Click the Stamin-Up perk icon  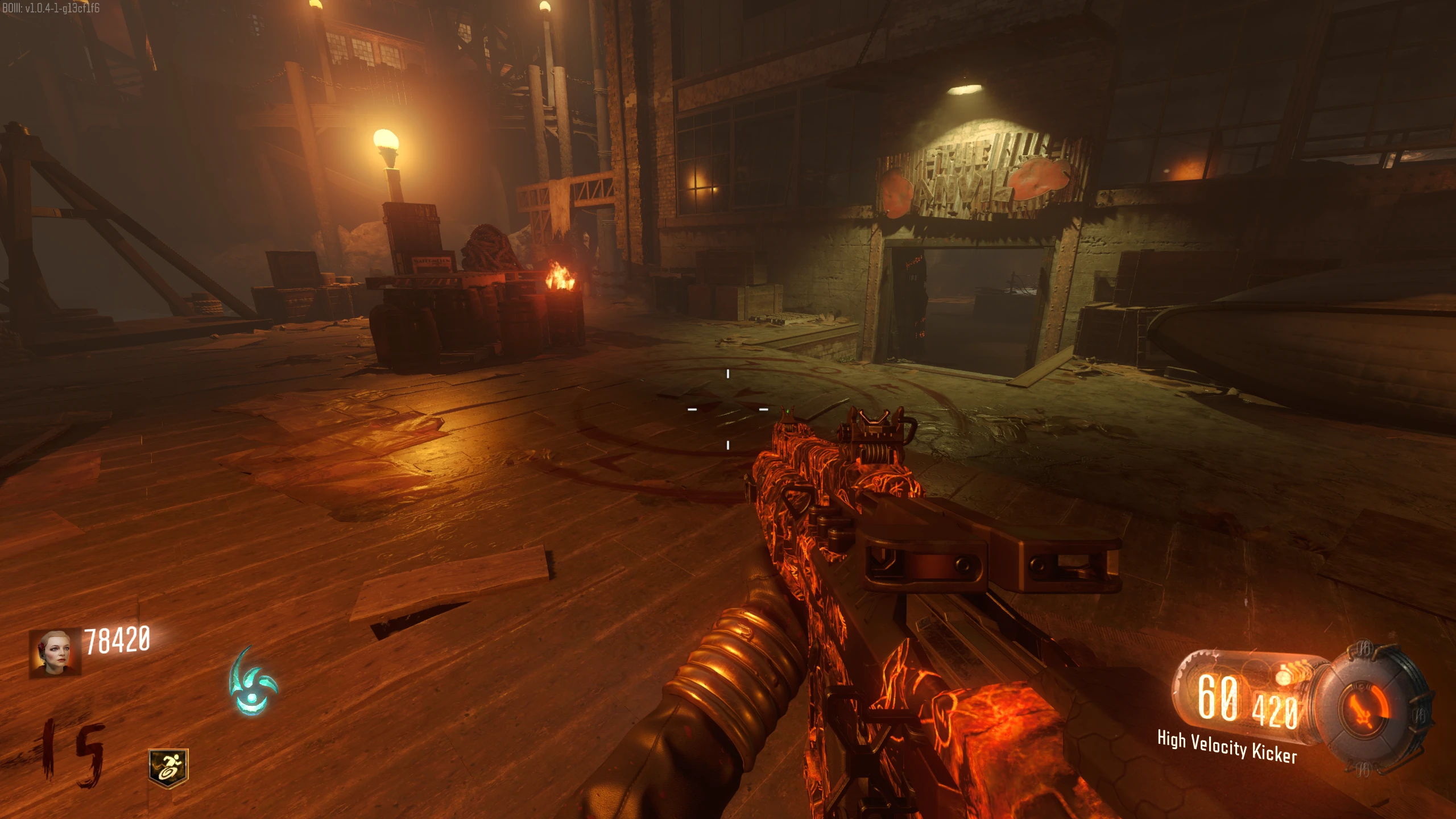coord(168,768)
